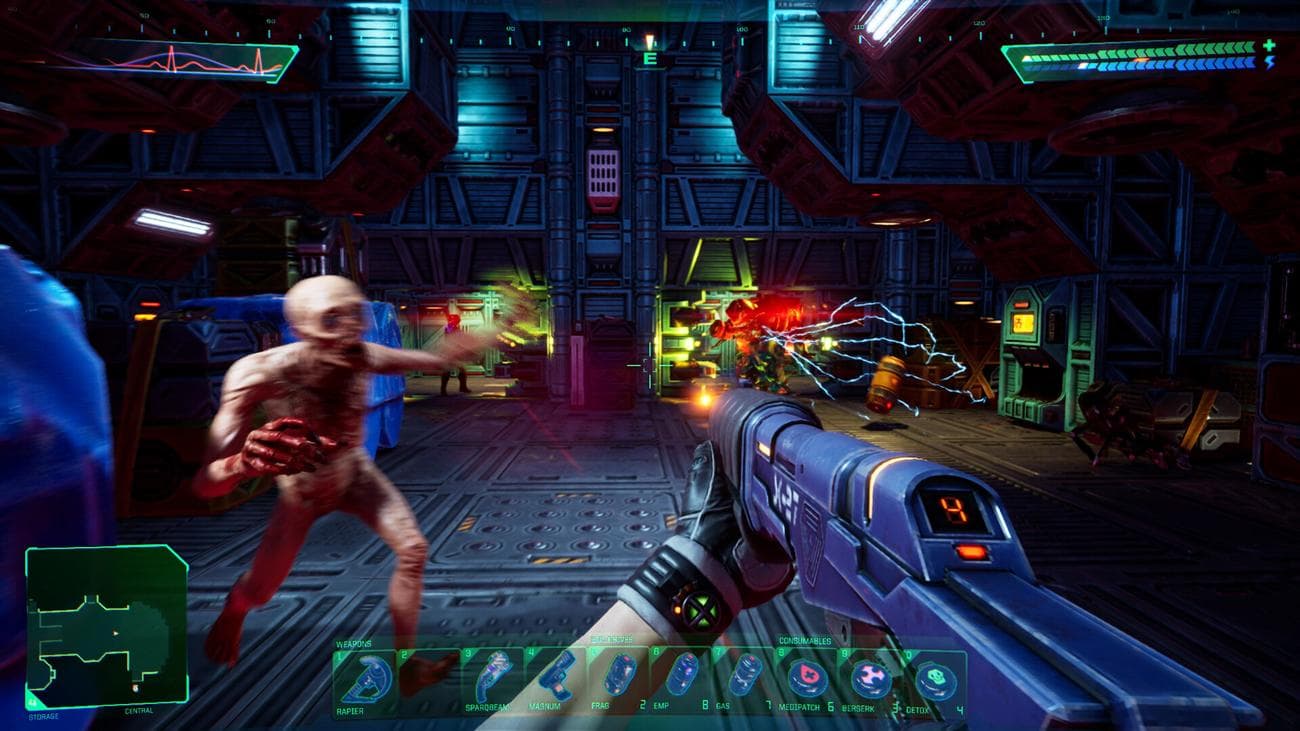Expand the WEAPONS section header on the hotbar
The width and height of the screenshot is (1300, 731).
click(x=354, y=644)
